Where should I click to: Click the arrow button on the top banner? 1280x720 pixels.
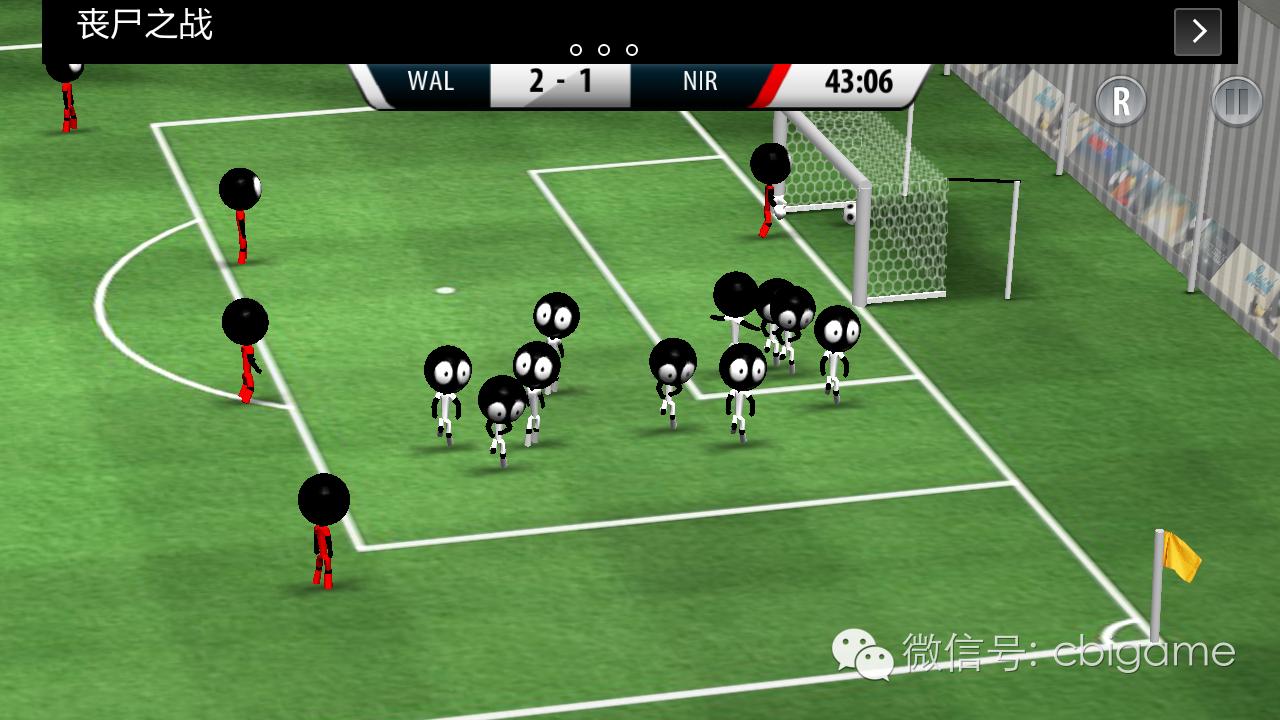coord(1197,32)
